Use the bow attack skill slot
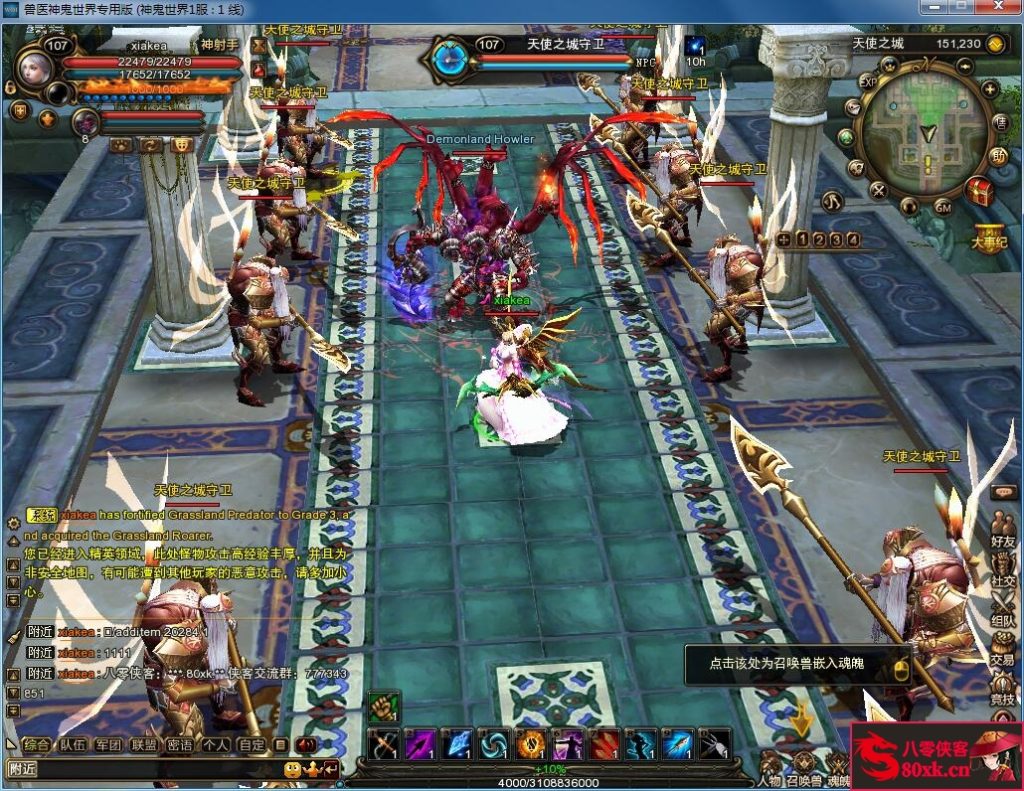Screen dimensions: 1024x791 point(384,745)
